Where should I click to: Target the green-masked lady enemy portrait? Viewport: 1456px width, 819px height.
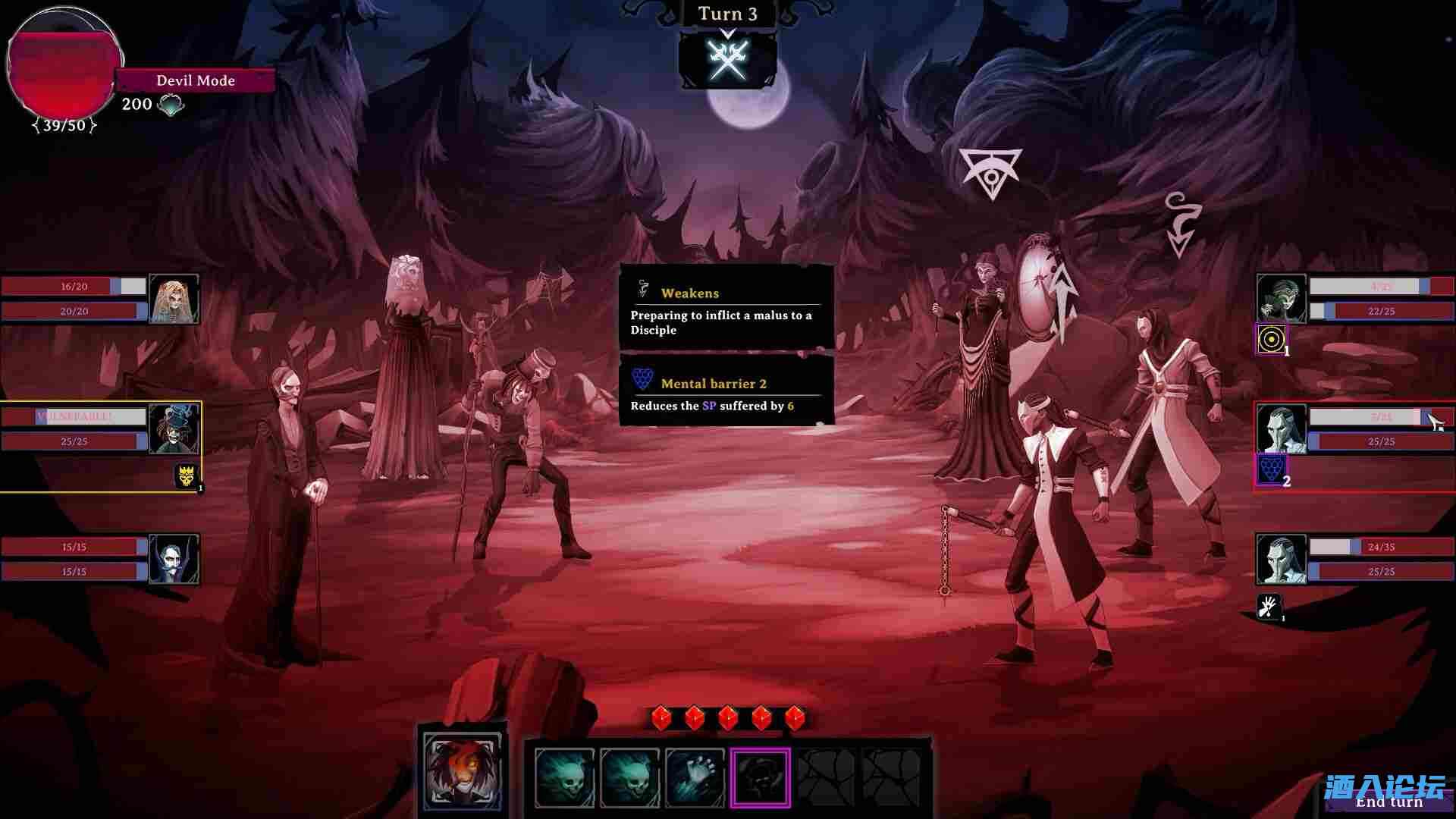(1281, 300)
